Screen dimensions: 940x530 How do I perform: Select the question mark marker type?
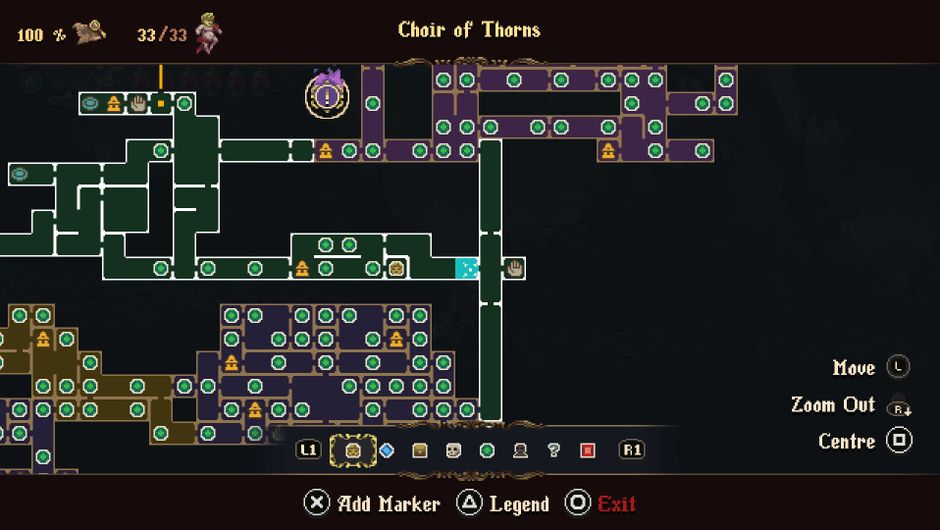(x=554, y=450)
